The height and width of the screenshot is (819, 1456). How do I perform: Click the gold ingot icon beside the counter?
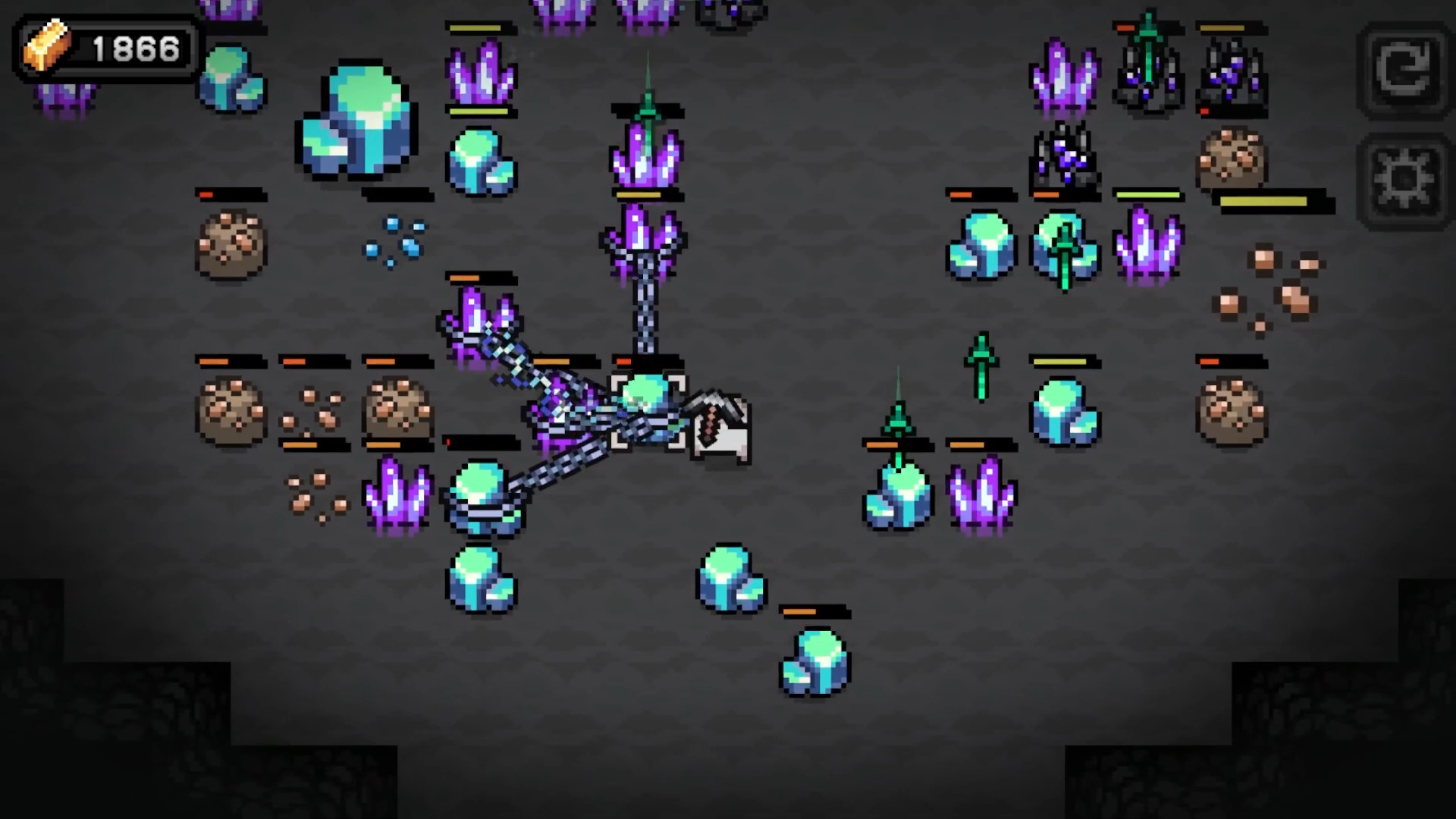pyautogui.click(x=47, y=47)
